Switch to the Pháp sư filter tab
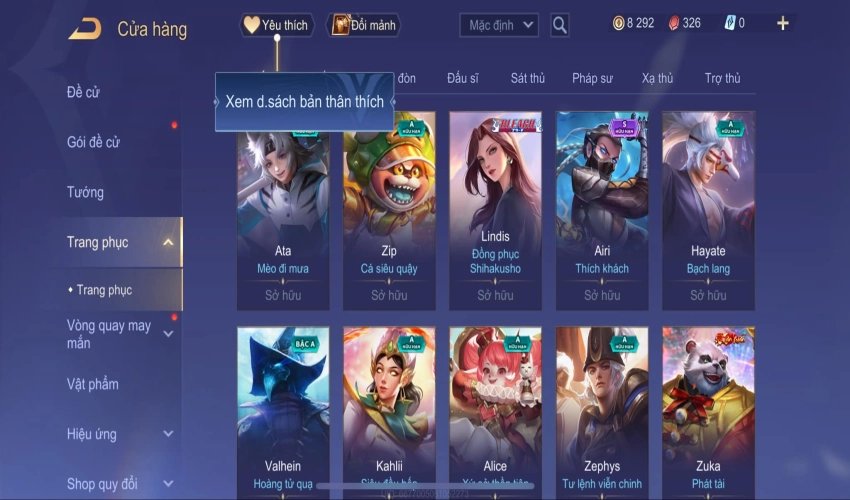 pyautogui.click(x=592, y=78)
